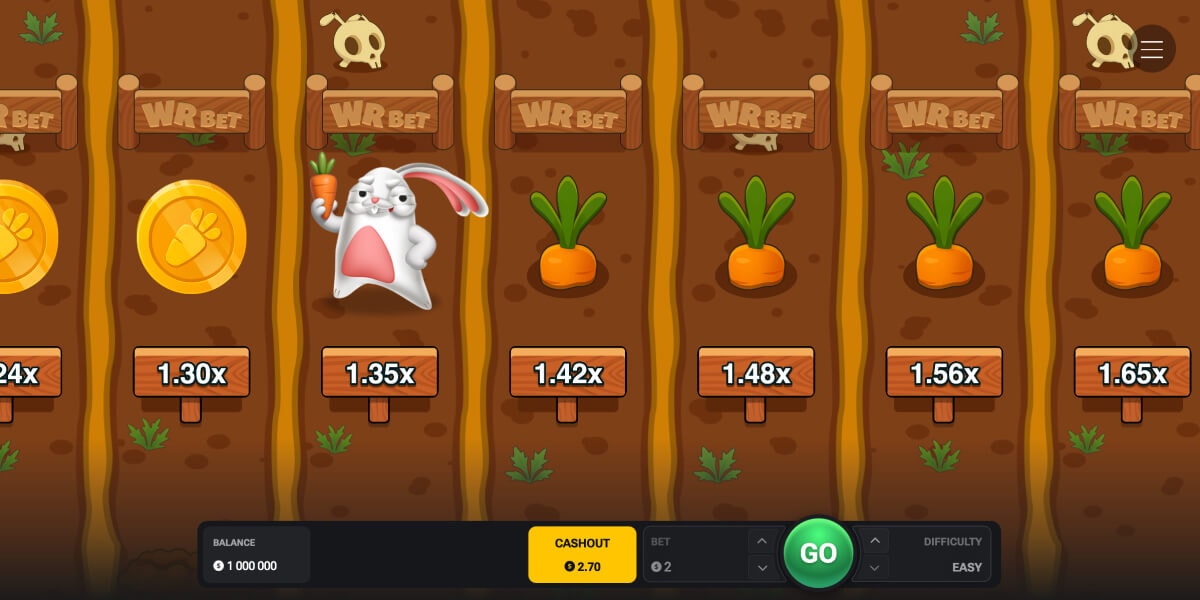Open the hamburger menu
This screenshot has width=1200, height=600.
pos(1151,49)
